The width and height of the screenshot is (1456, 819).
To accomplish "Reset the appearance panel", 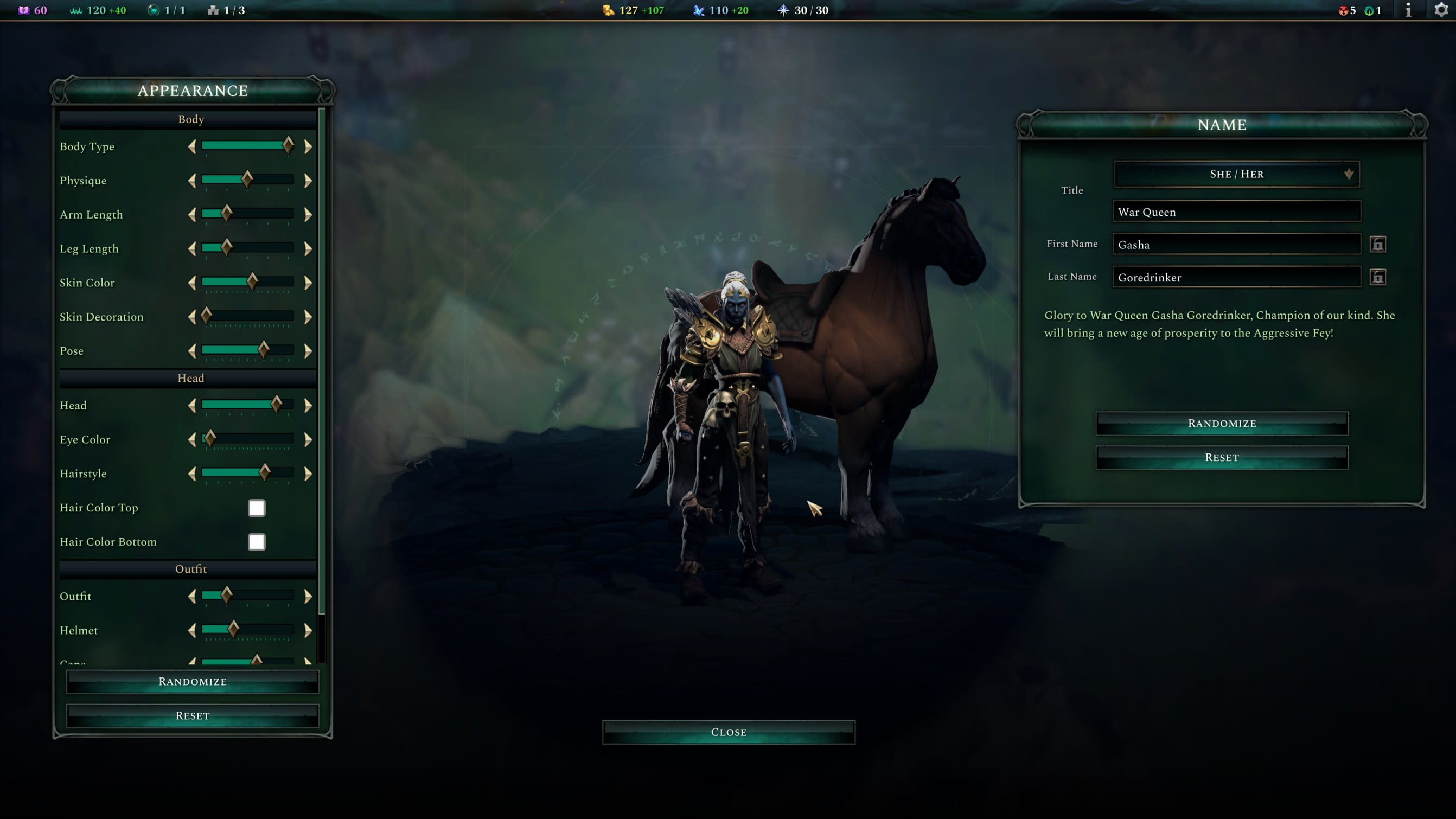I will pos(192,715).
